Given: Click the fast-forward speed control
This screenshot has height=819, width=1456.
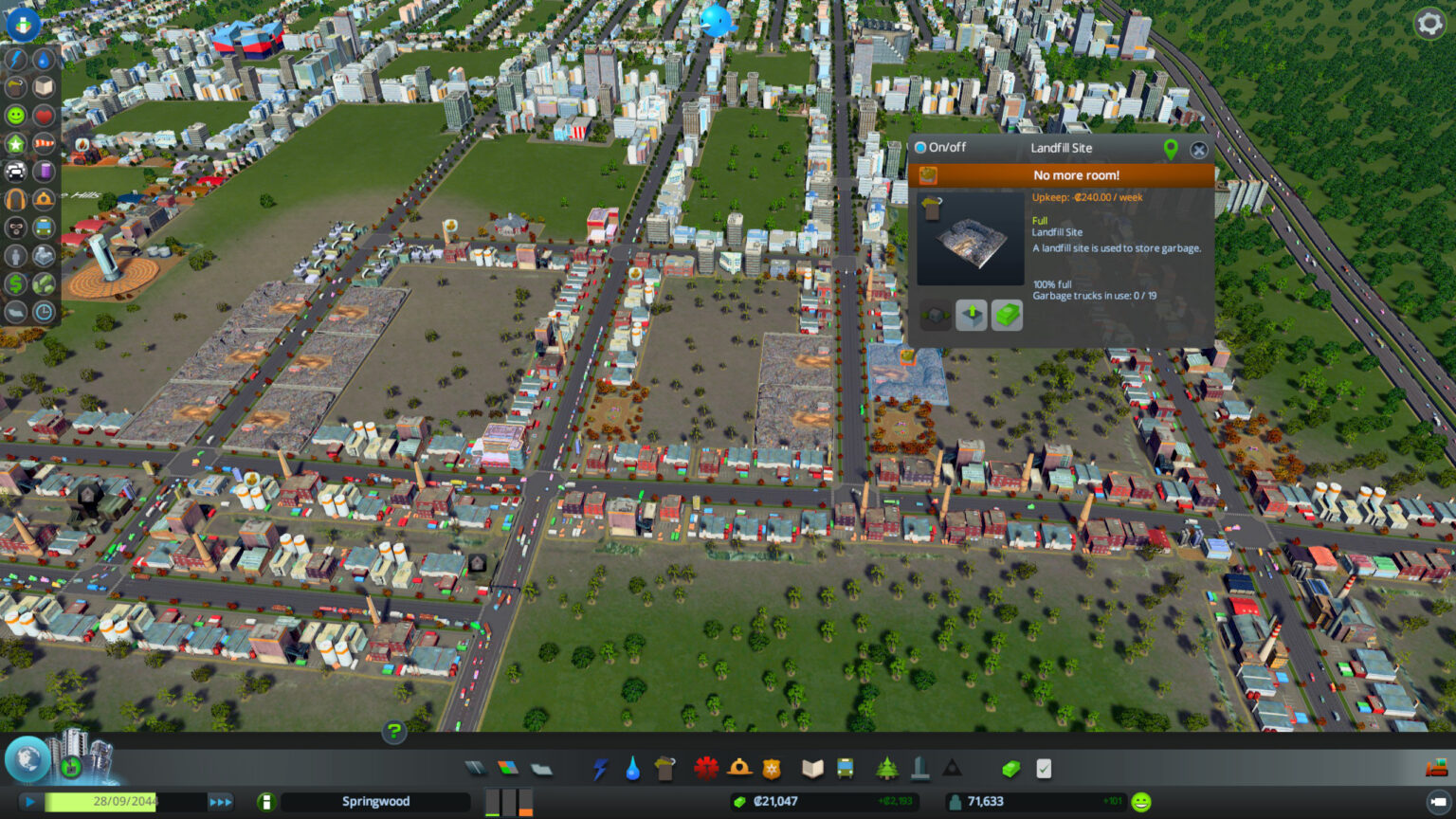Looking at the screenshot, I should coord(220,801).
